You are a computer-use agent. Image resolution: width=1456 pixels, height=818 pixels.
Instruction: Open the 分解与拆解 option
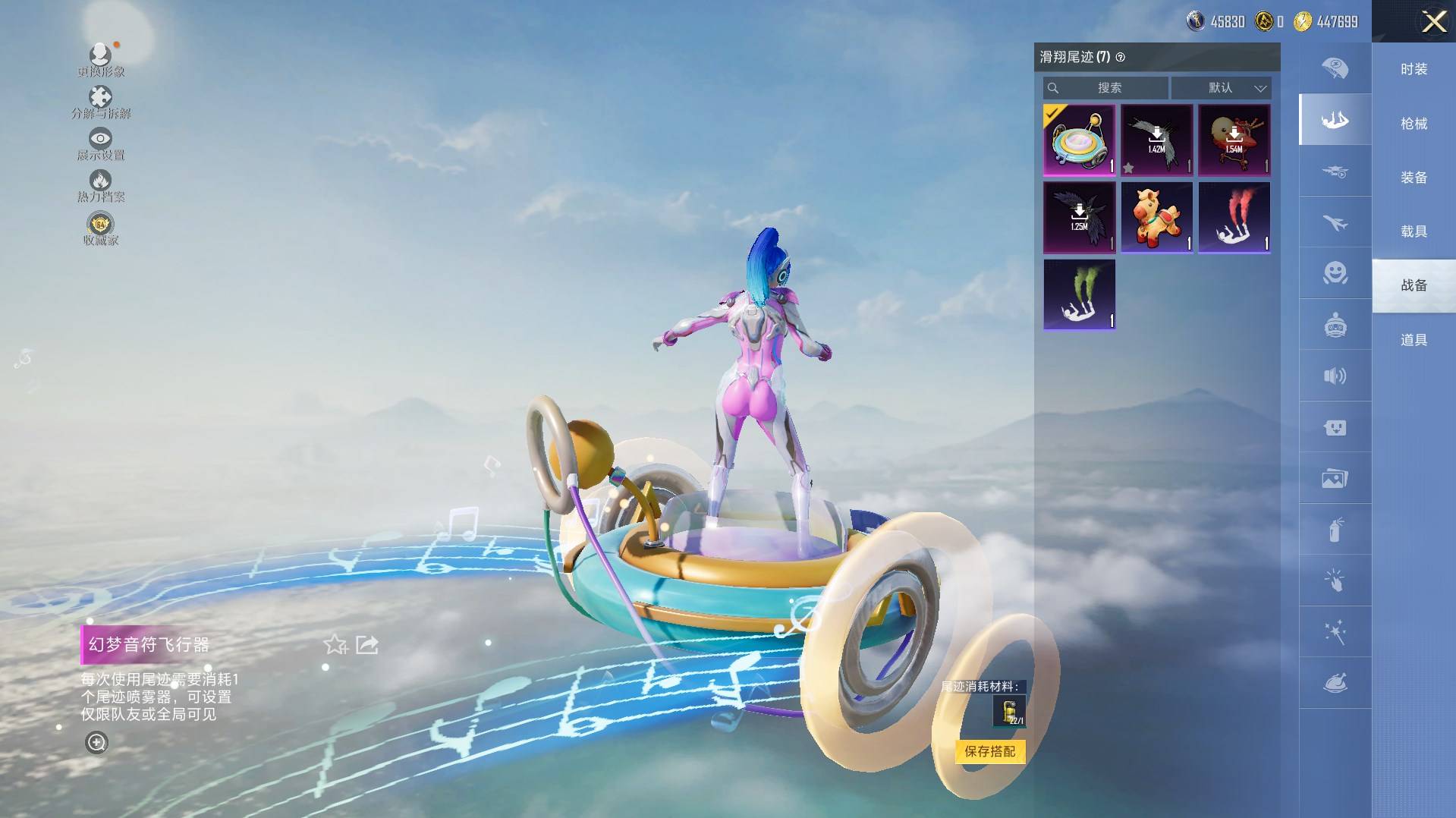100,102
